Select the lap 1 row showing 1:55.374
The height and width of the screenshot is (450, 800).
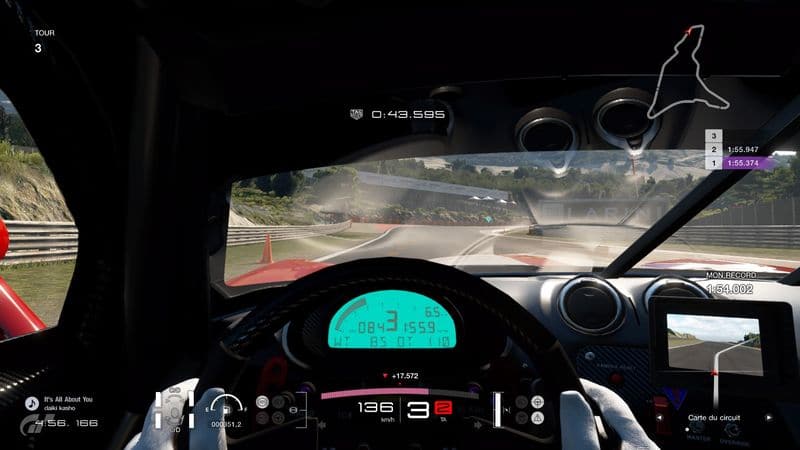(x=750, y=162)
